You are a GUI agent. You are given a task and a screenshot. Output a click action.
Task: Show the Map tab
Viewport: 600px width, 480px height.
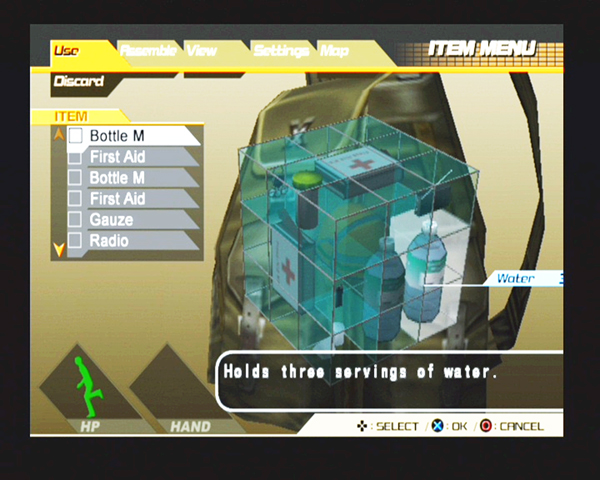coord(334,51)
